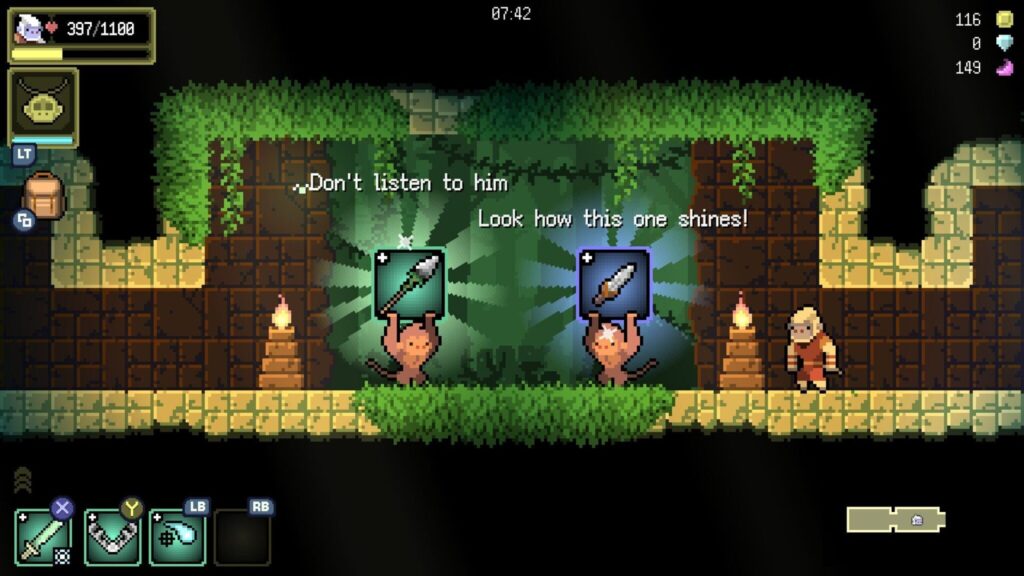1024x576 pixels.
Task: Click the white-haired character portrait
Action: [x=31, y=28]
